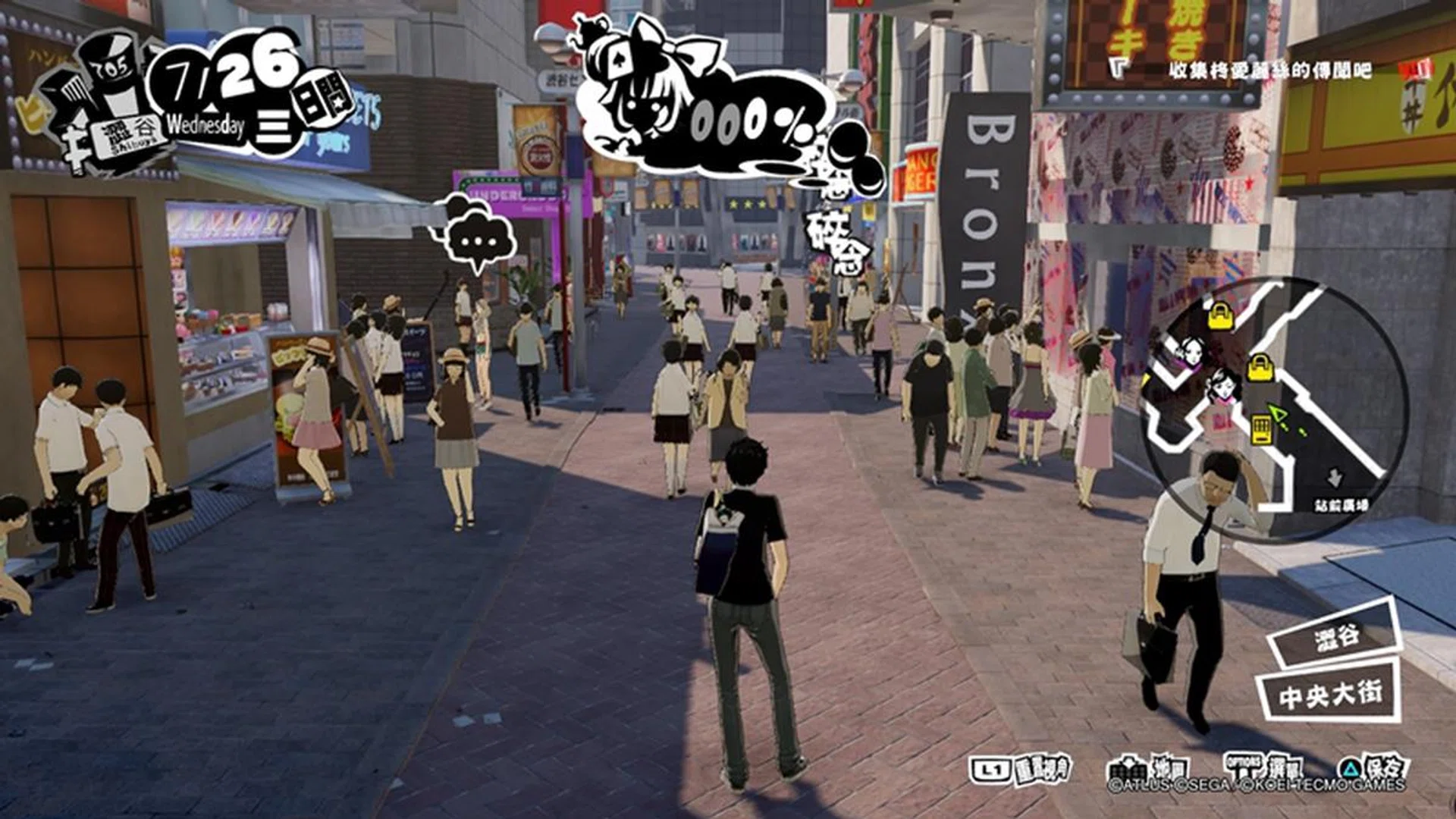Open the circular street minimap
The width and height of the screenshot is (1456, 819).
[1276, 409]
